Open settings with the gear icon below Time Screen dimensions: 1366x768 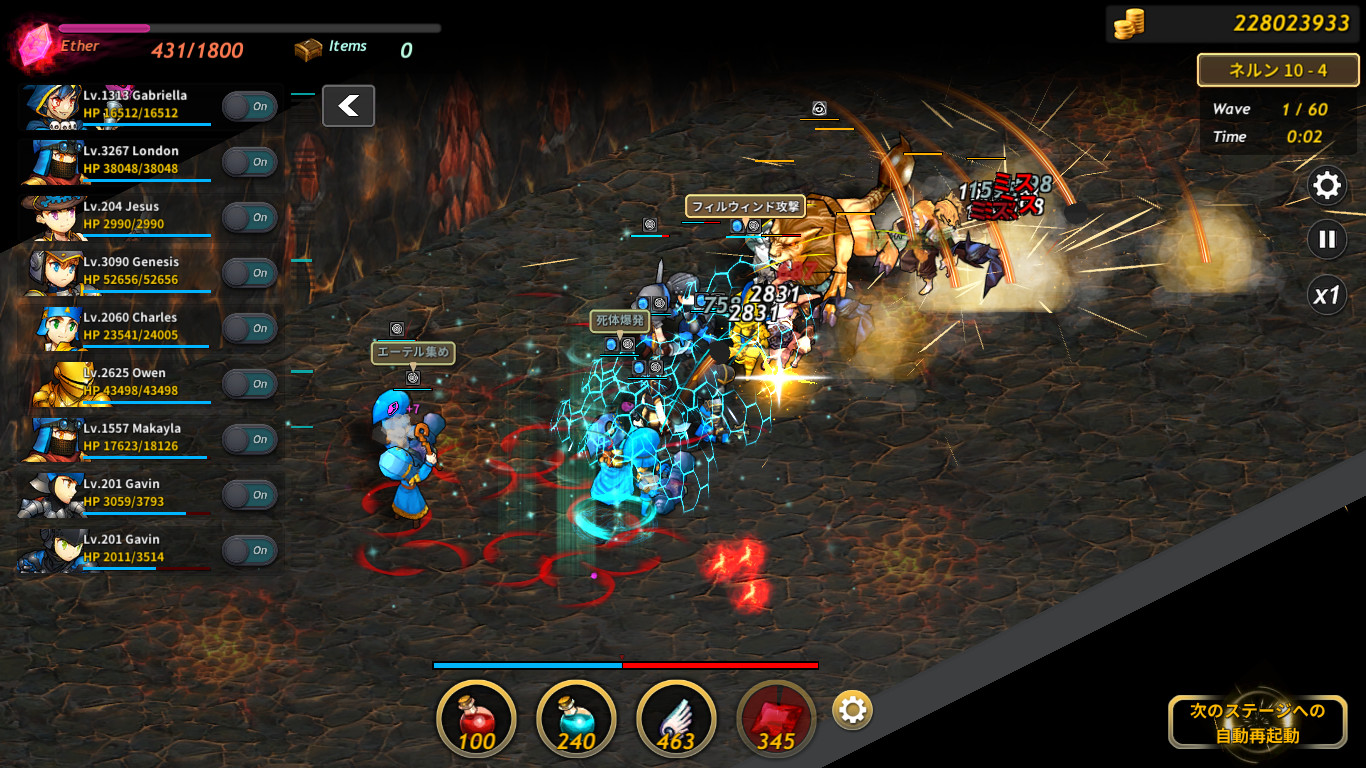pyautogui.click(x=1327, y=185)
